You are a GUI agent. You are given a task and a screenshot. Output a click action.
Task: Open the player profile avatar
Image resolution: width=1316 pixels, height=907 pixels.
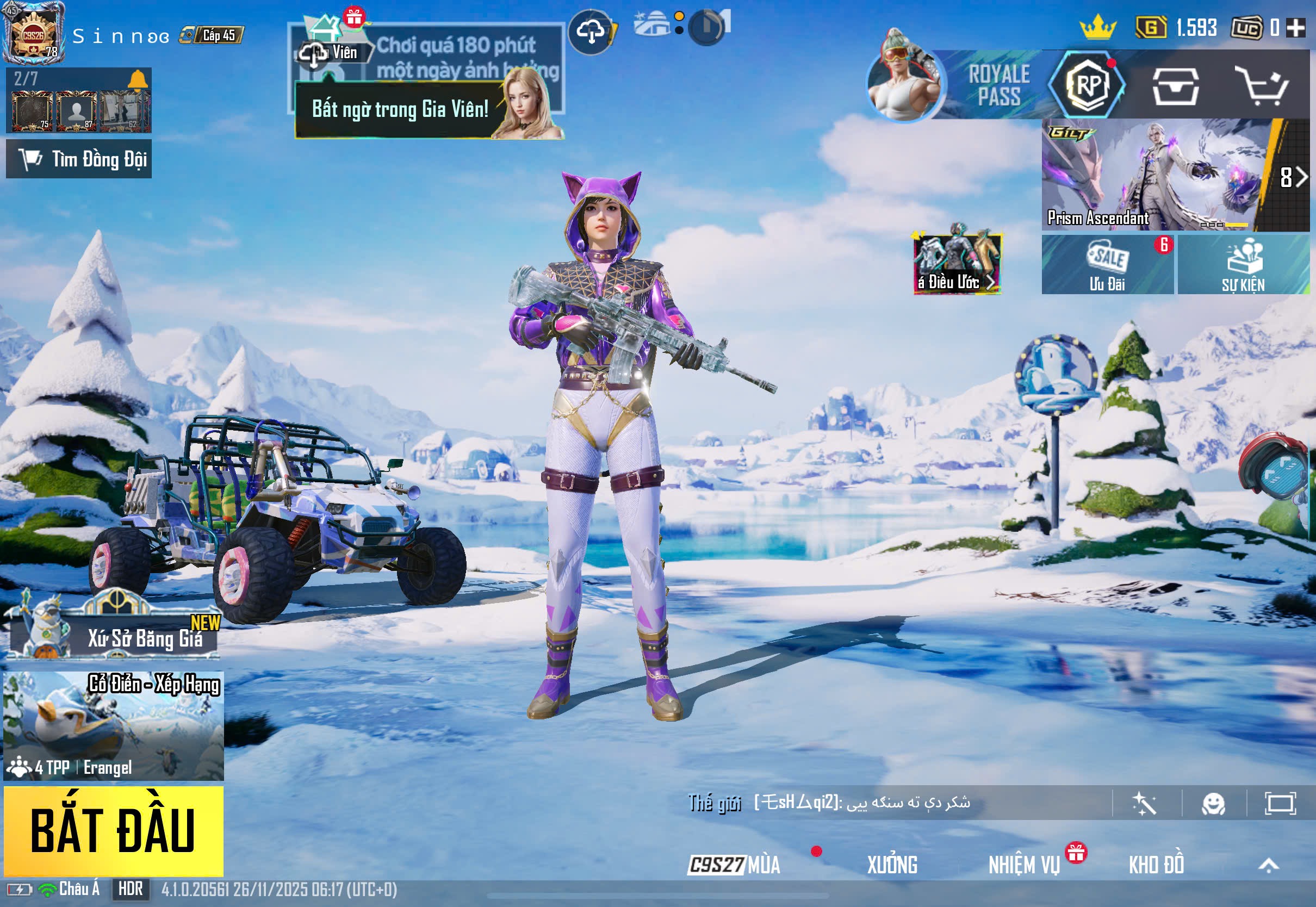tap(33, 34)
